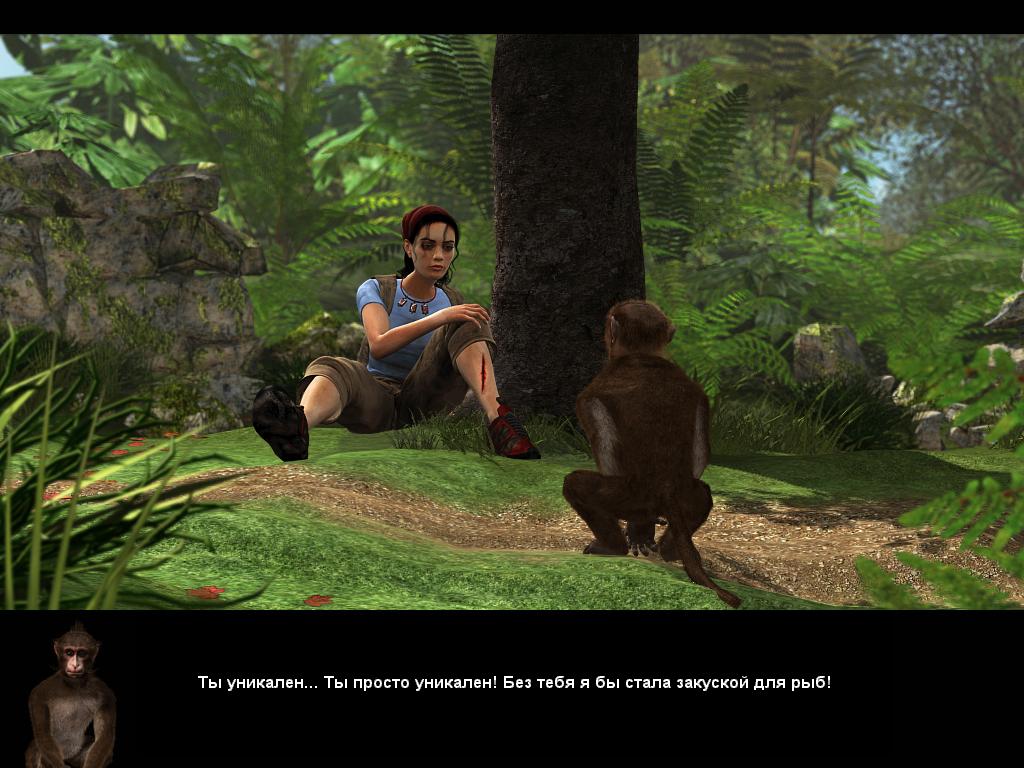The image size is (1024, 768).
Task: Click the monkey portrait in the dialogue bar
Action: [x=70, y=694]
